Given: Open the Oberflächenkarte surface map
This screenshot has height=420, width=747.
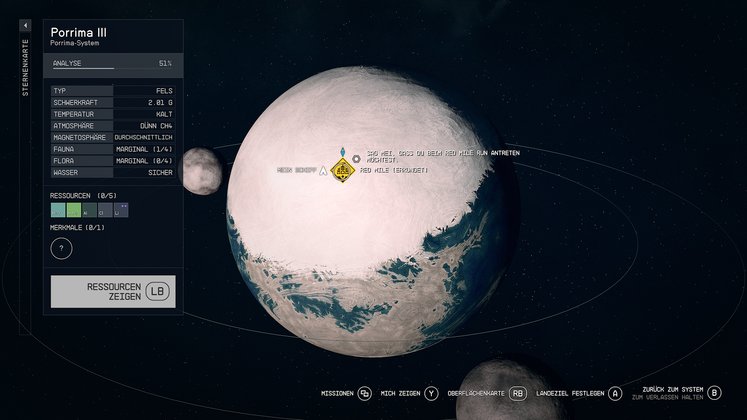Looking at the screenshot, I should (486, 394).
